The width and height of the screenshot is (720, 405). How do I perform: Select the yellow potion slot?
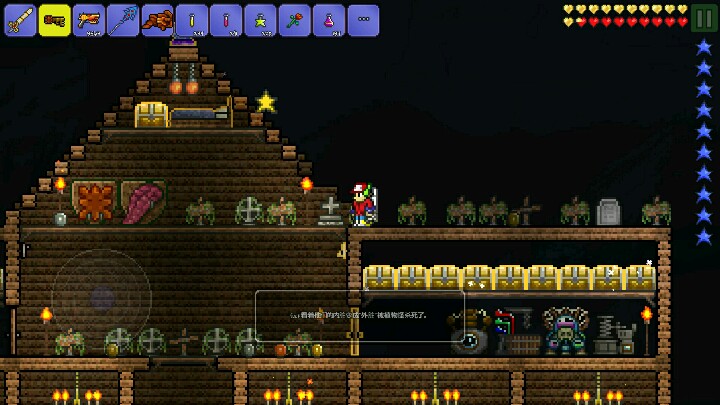(x=192, y=19)
